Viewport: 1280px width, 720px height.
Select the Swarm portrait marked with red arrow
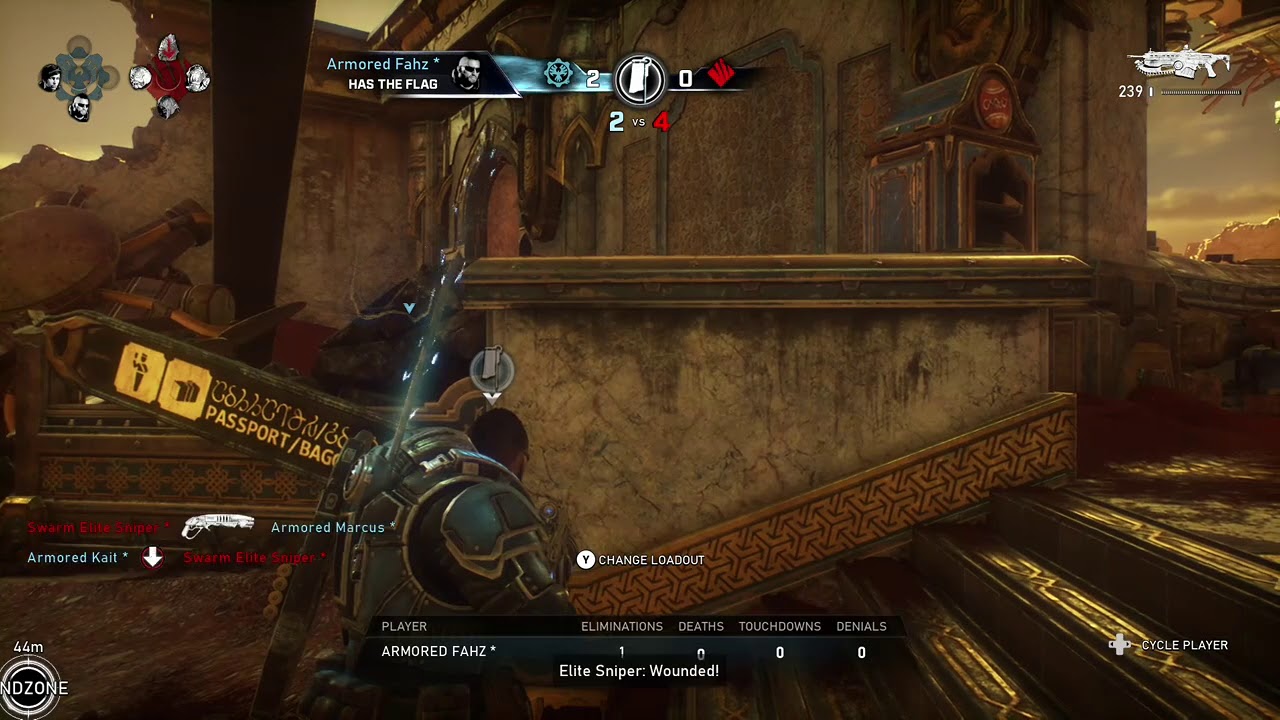(168, 48)
